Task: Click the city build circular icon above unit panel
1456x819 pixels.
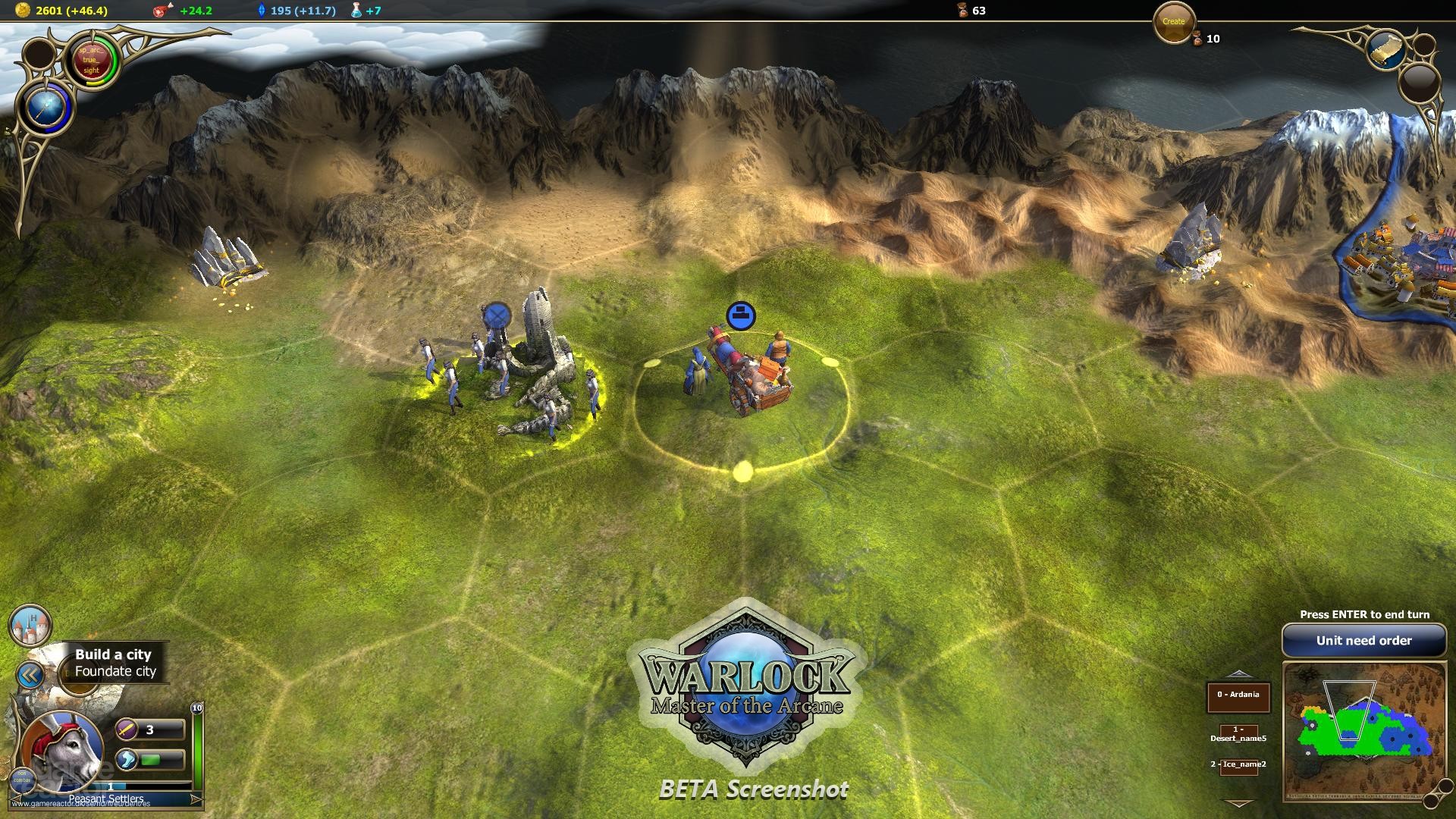Action: pos(29,627)
